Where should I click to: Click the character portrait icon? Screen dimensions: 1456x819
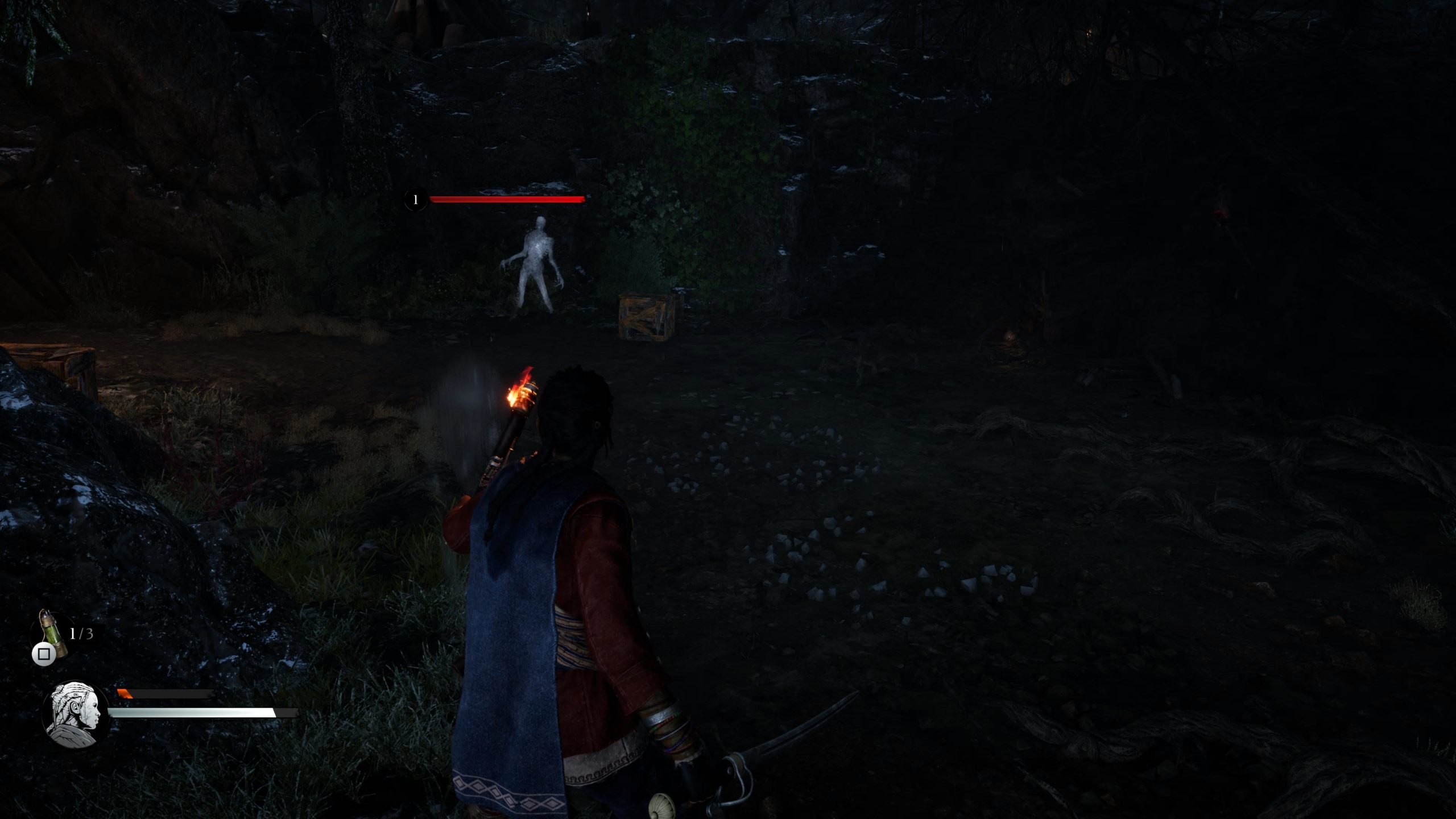(x=76, y=714)
